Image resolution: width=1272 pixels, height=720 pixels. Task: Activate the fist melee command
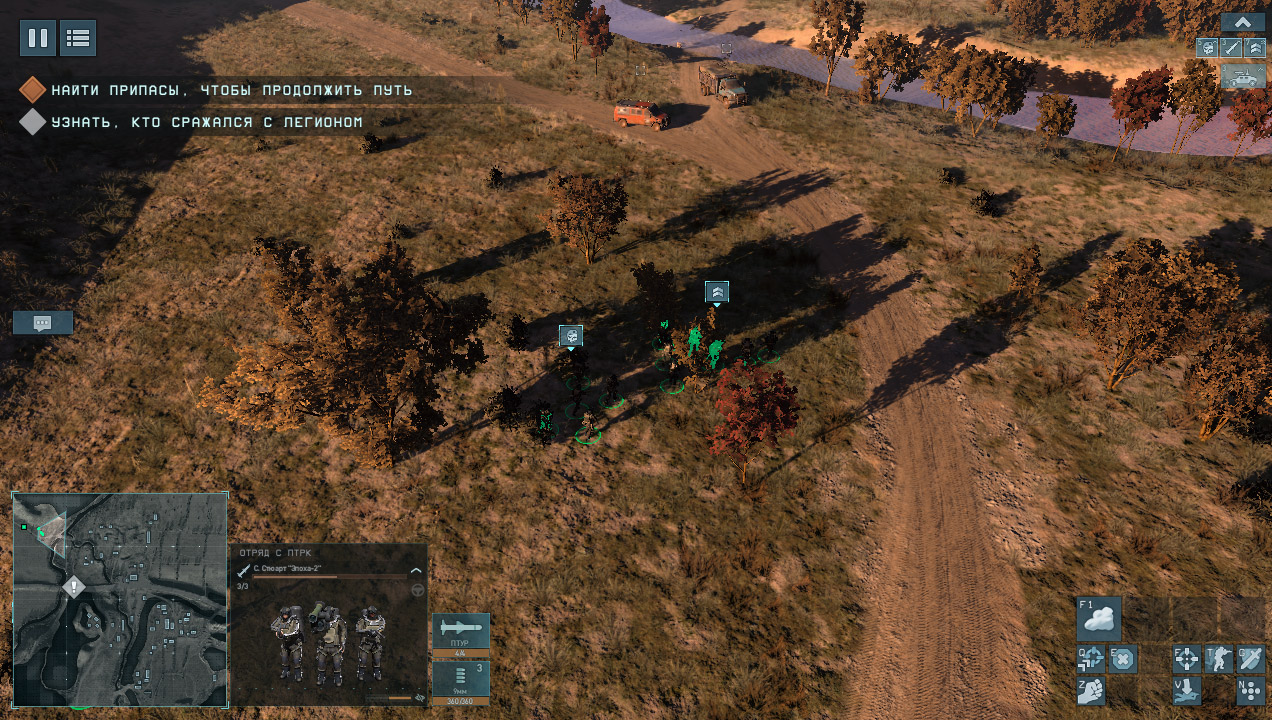click(1091, 690)
